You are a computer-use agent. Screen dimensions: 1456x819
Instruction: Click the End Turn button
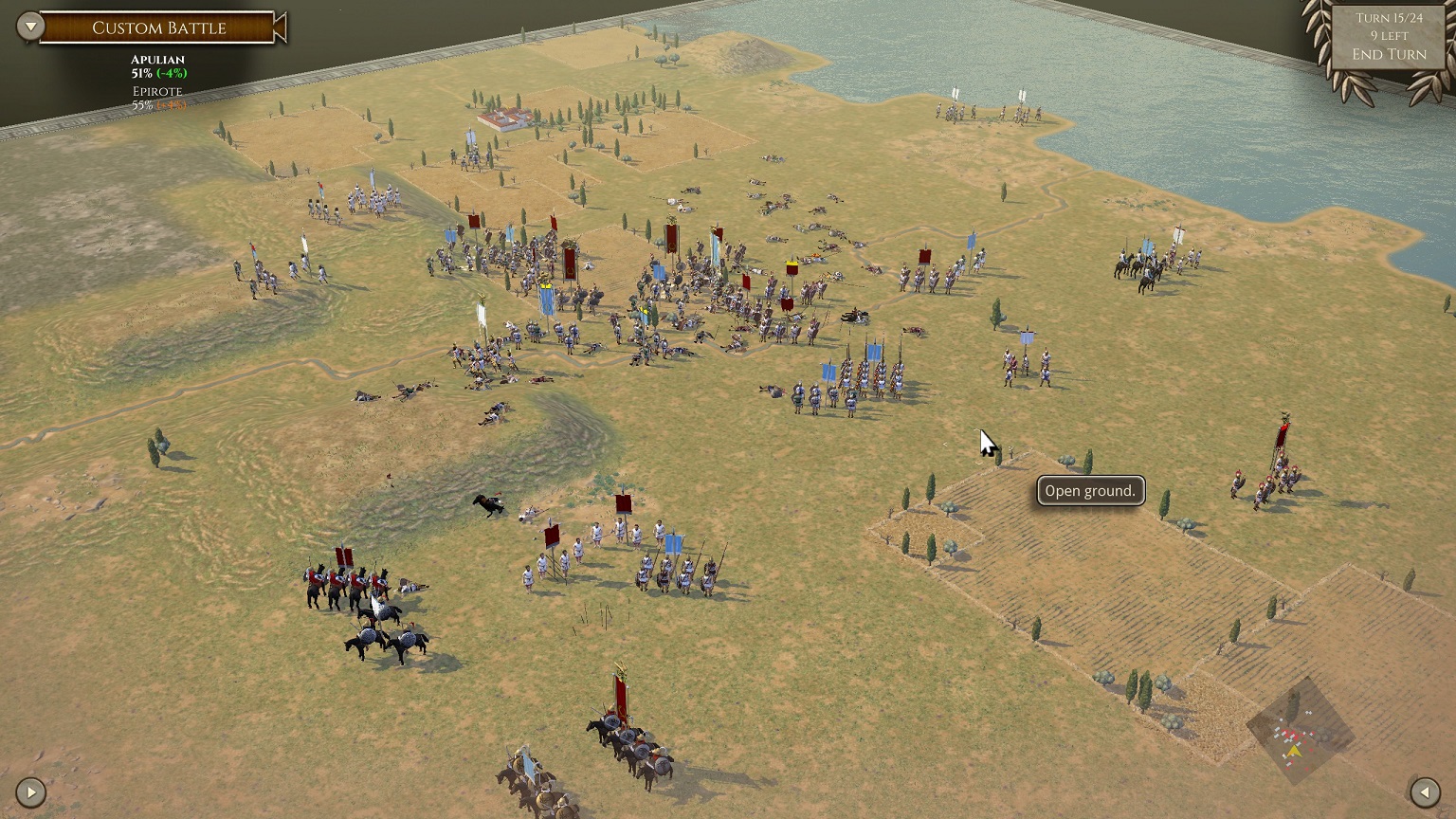[x=1388, y=54]
